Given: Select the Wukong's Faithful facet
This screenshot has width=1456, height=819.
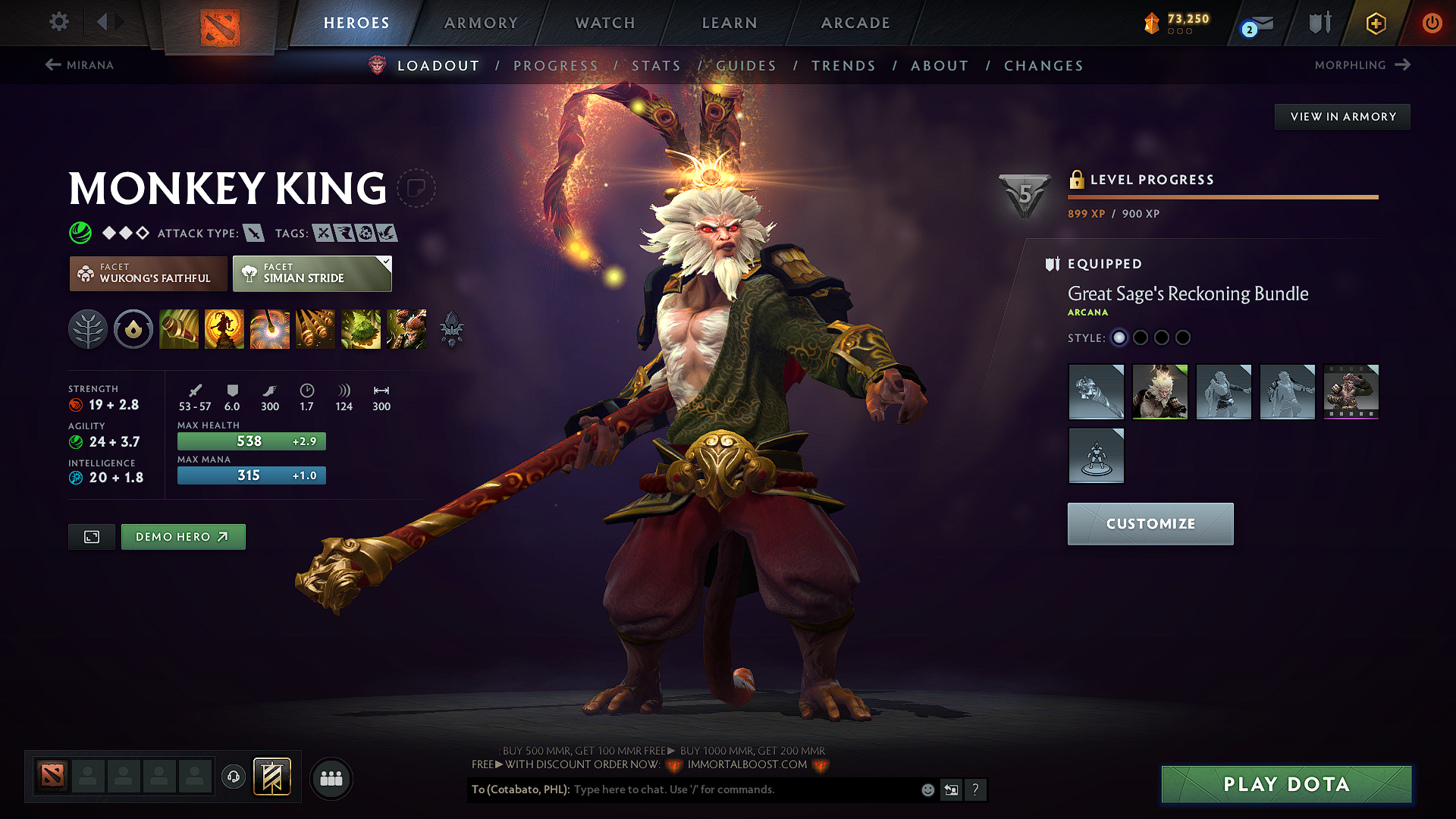Looking at the screenshot, I should pos(148,274).
